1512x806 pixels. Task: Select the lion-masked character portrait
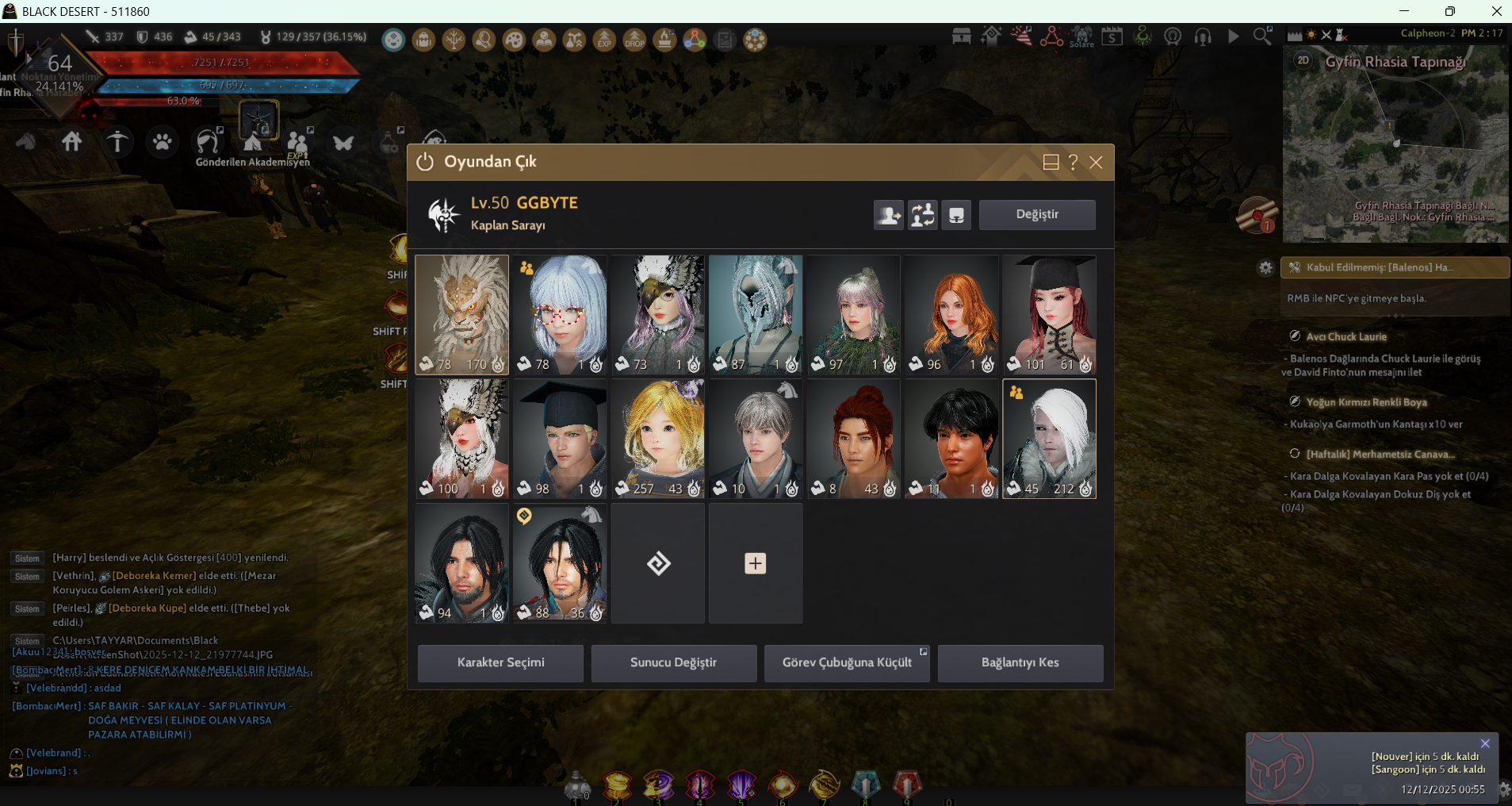(x=461, y=314)
